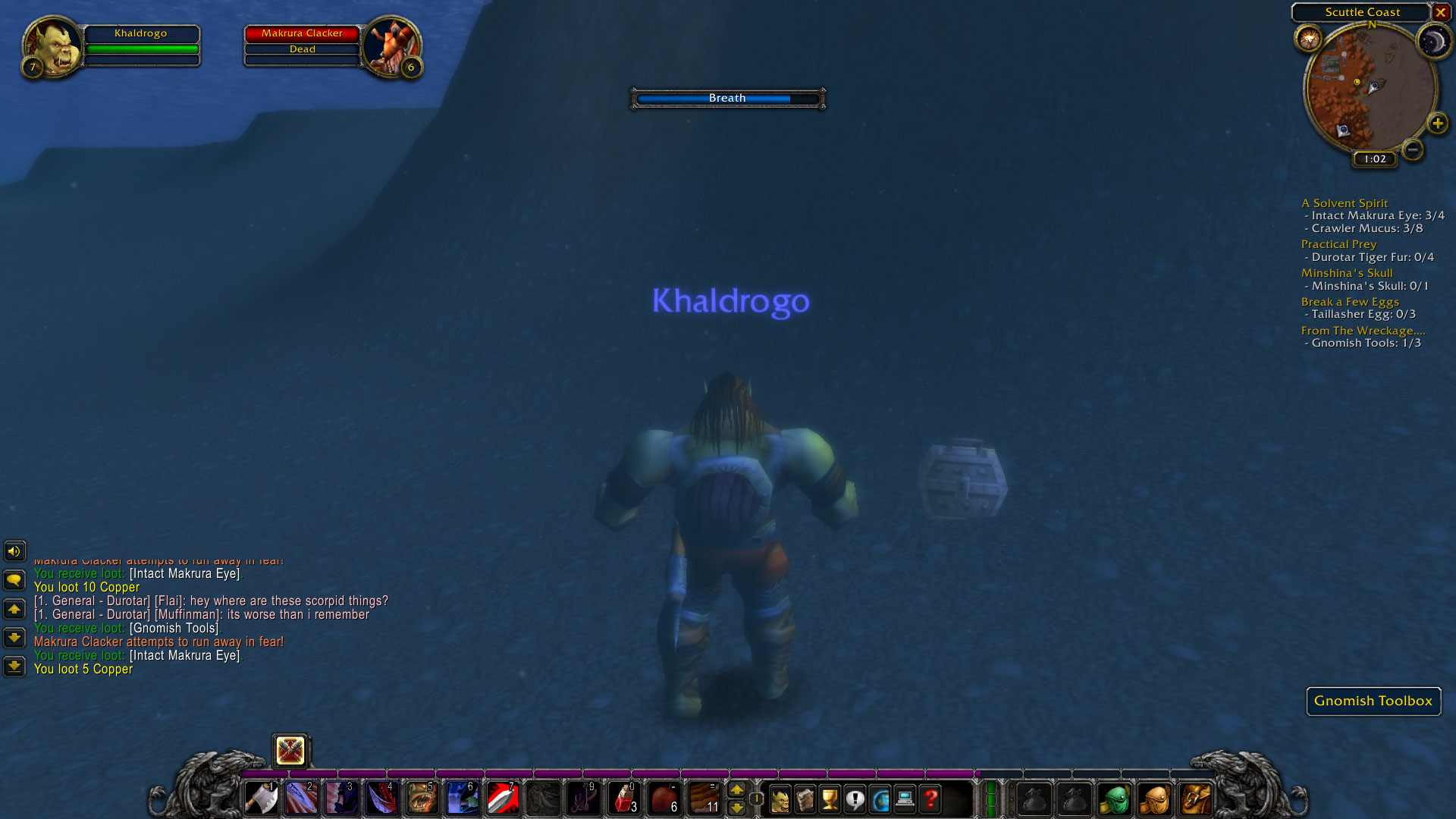Open the talents trophy icon

pos(831,799)
